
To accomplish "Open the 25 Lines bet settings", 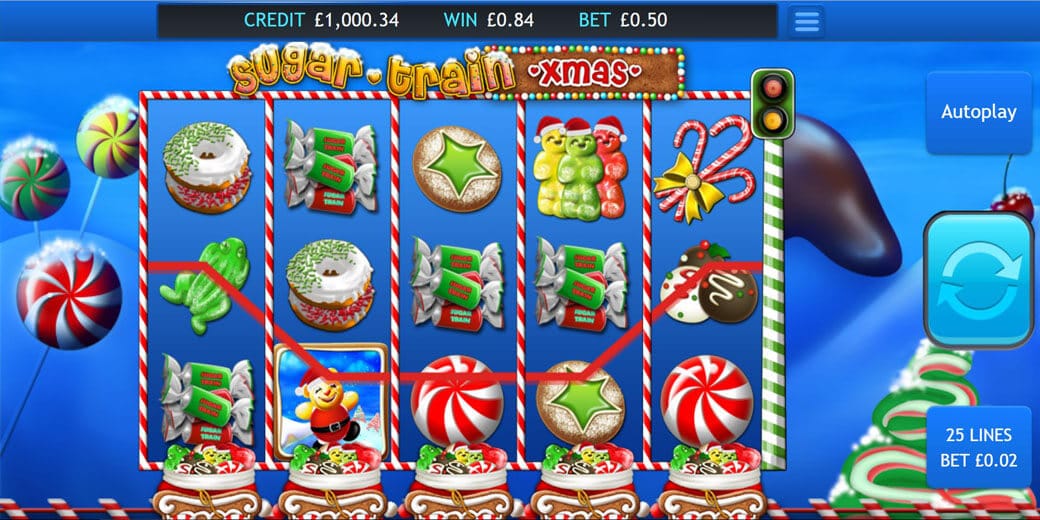I will pyautogui.click(x=978, y=446).
